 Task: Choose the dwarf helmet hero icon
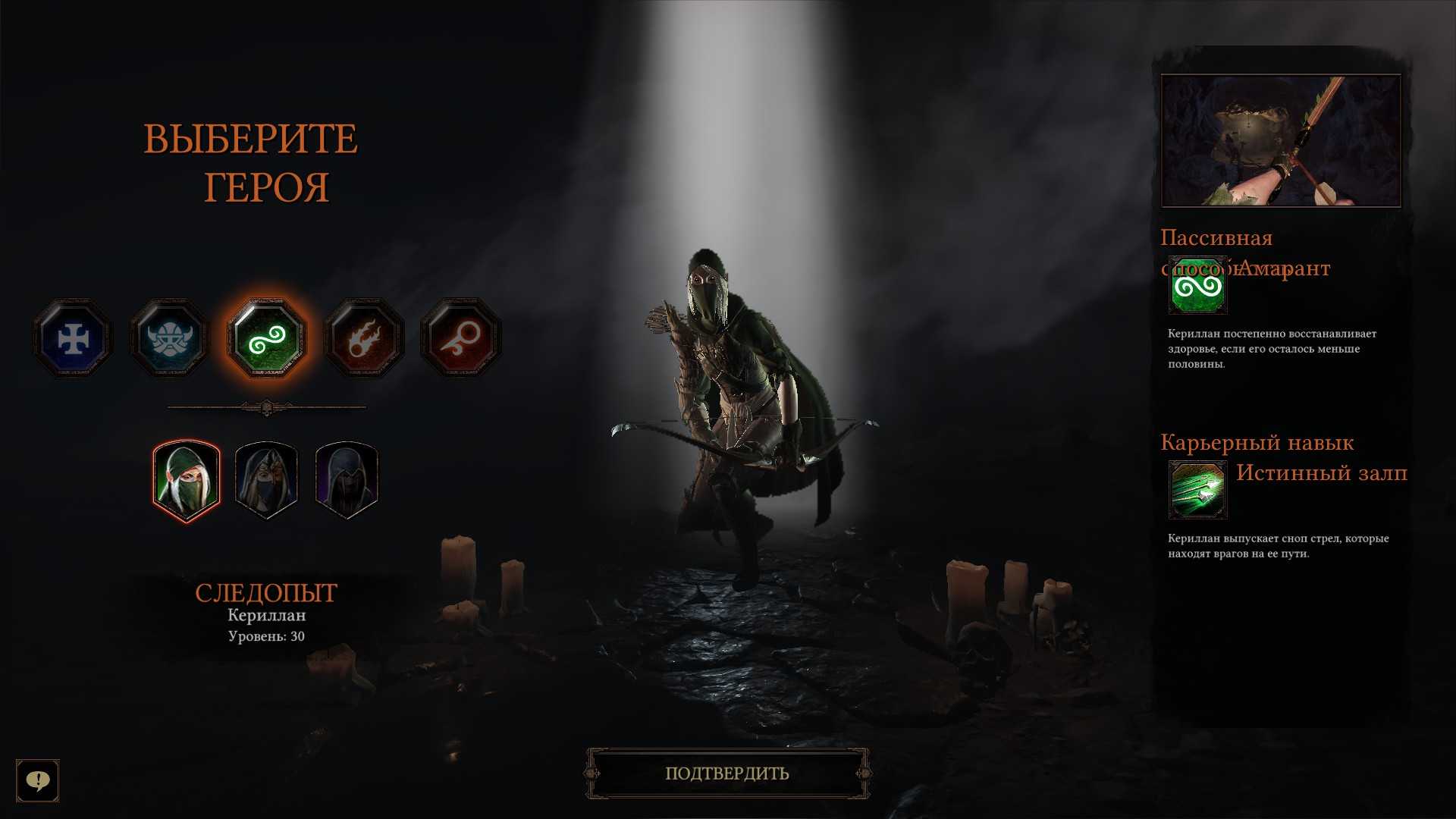point(169,338)
